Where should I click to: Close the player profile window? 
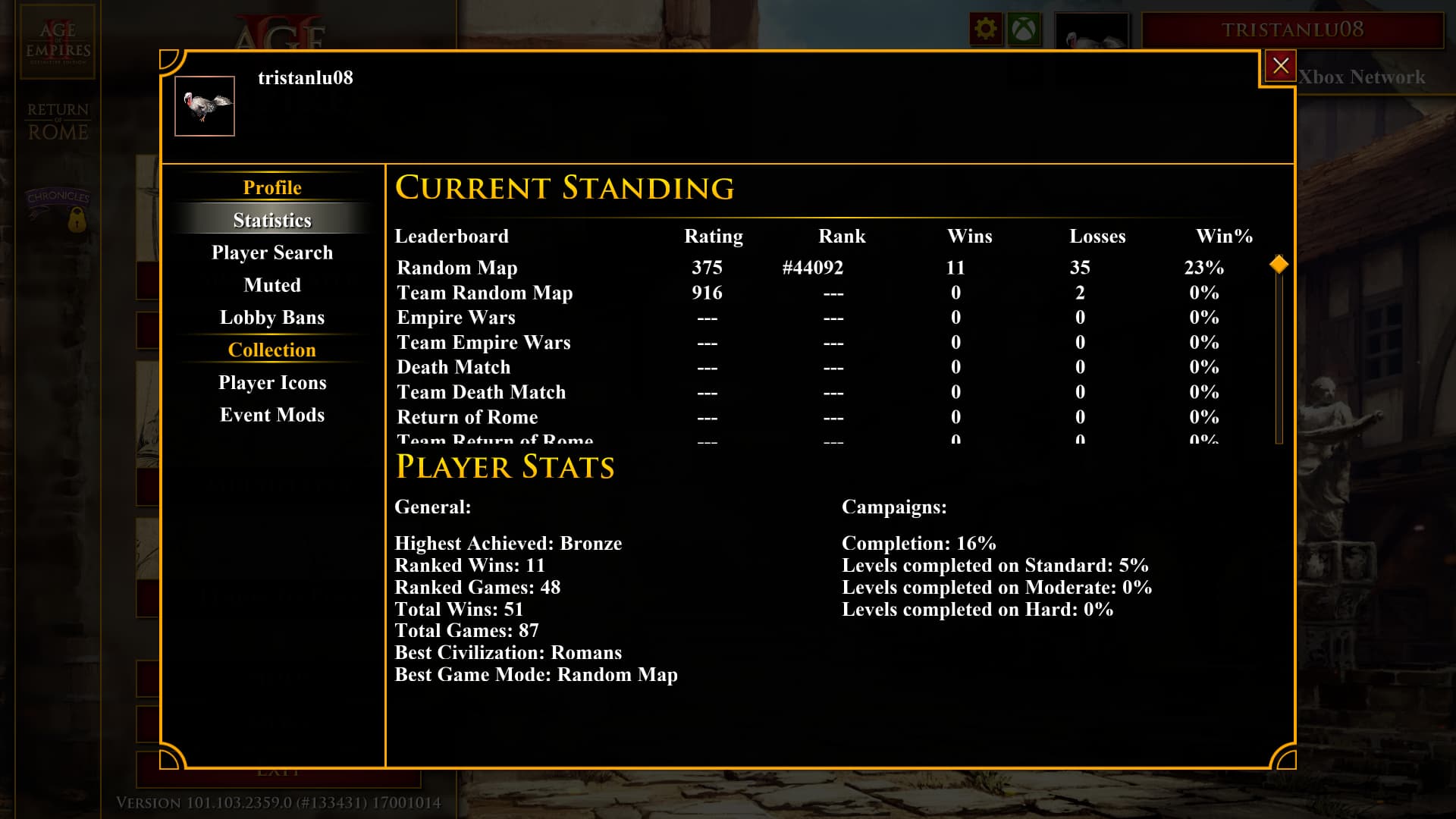(x=1280, y=66)
